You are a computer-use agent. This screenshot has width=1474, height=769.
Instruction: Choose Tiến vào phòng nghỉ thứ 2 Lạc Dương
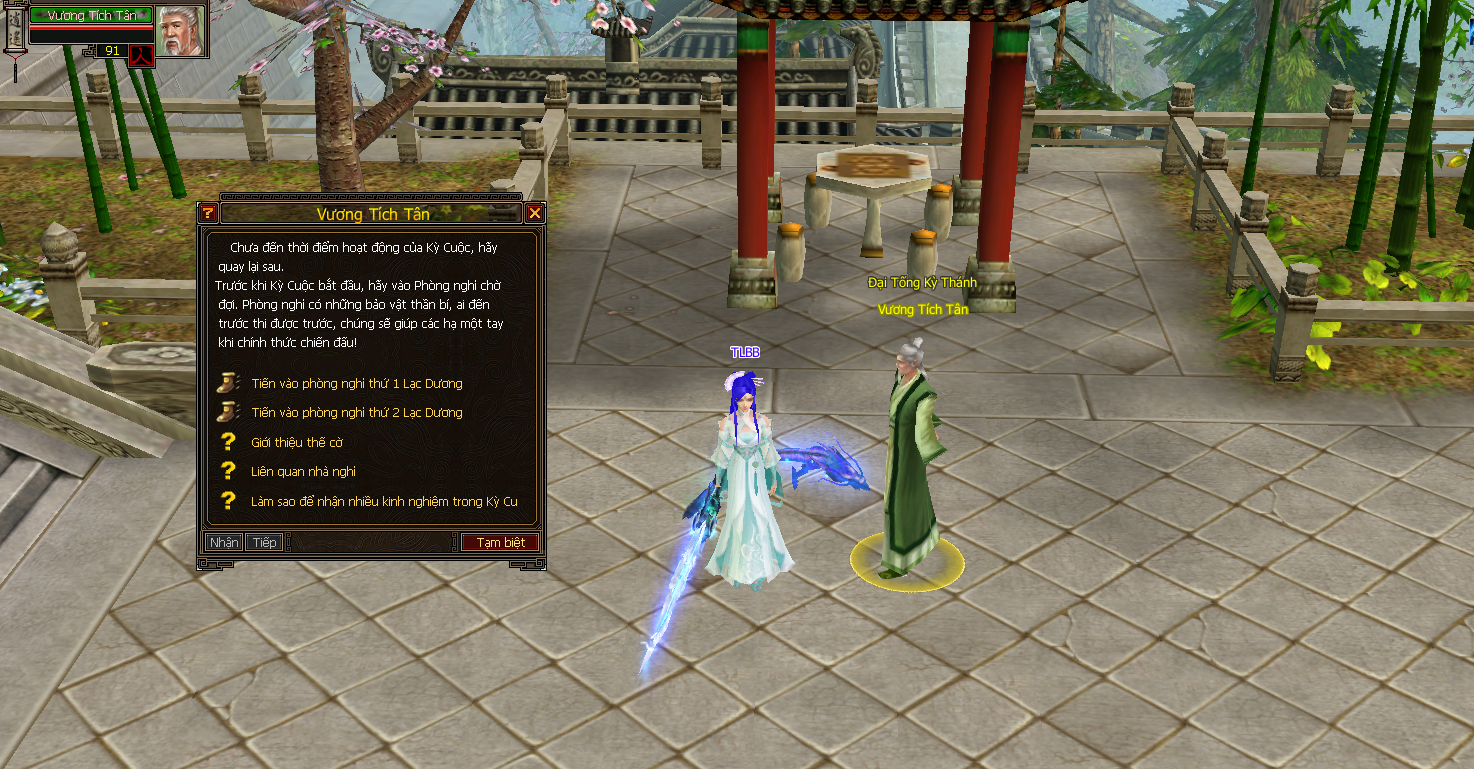pyautogui.click(x=356, y=412)
